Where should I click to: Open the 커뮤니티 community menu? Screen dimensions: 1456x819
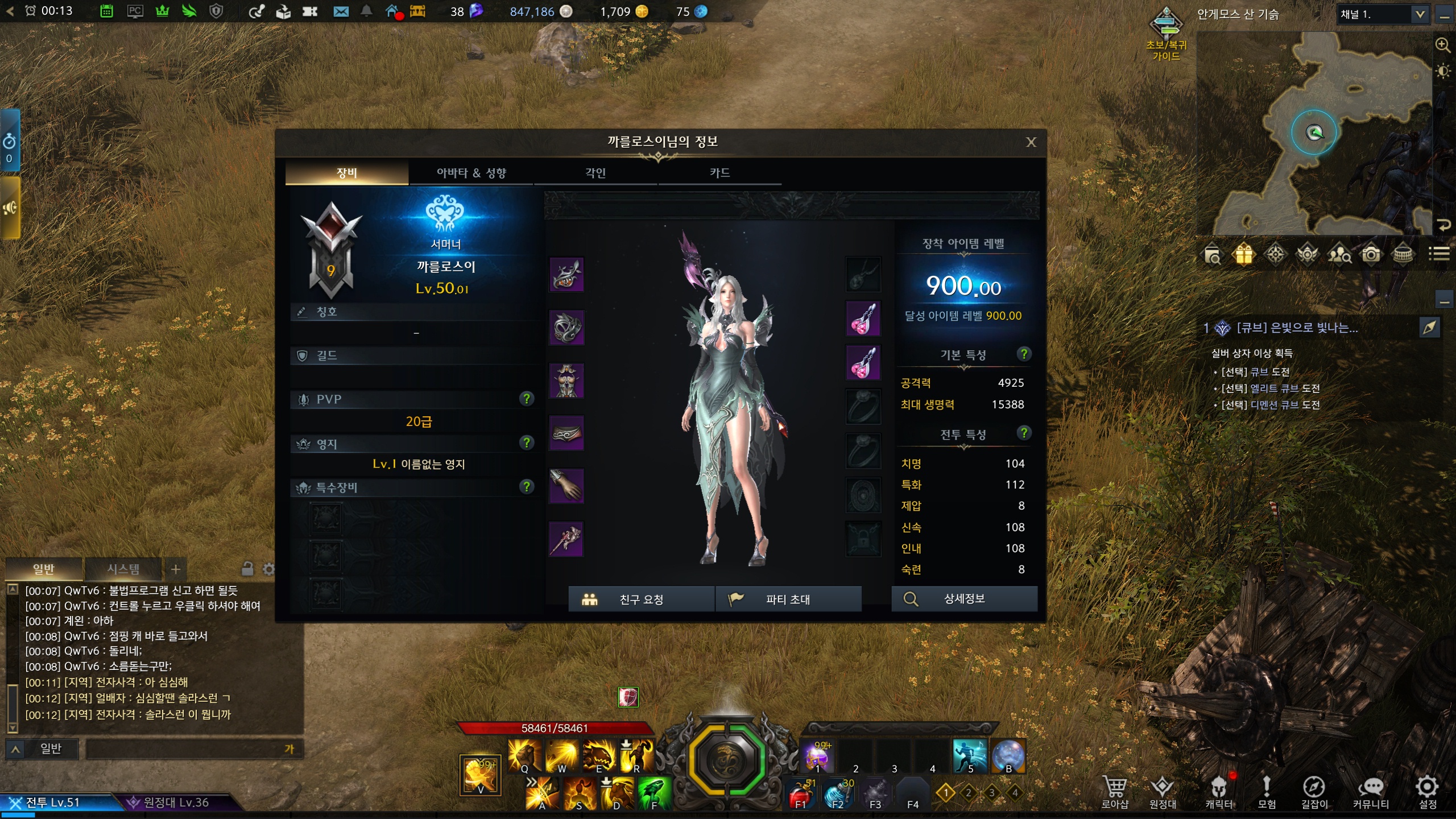click(x=1371, y=792)
